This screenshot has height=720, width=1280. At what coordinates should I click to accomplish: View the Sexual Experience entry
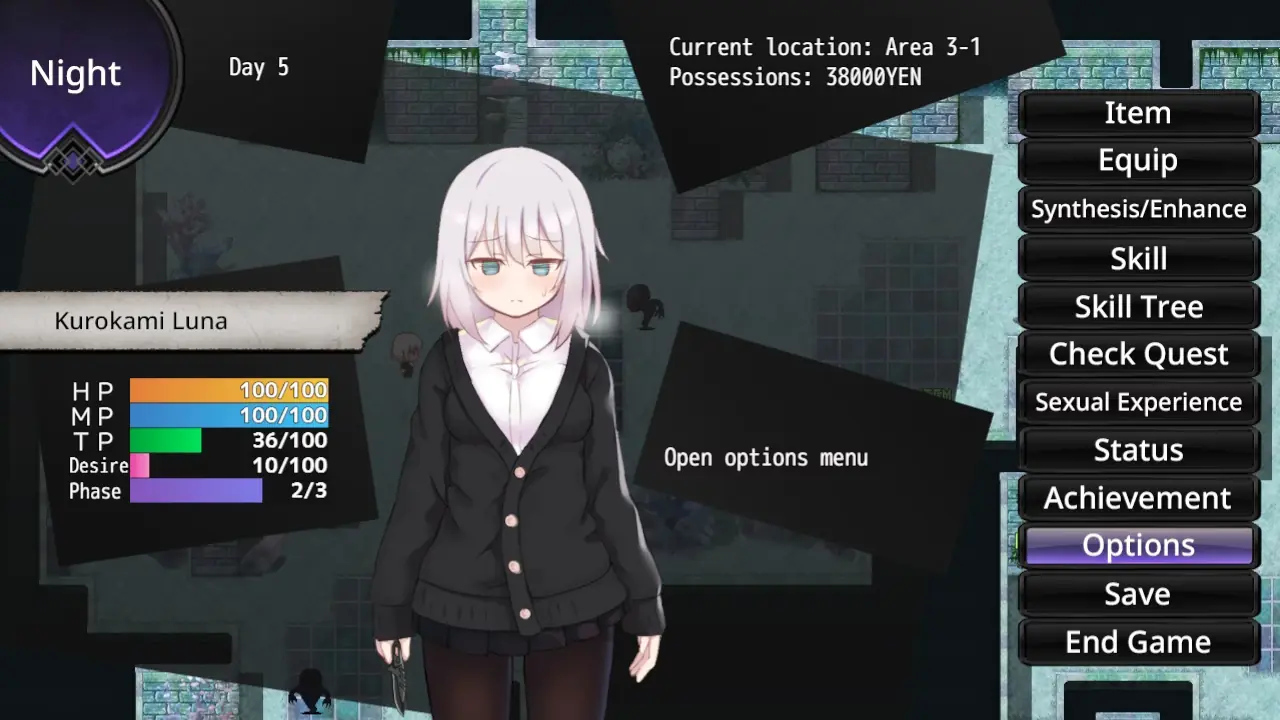coord(1138,402)
